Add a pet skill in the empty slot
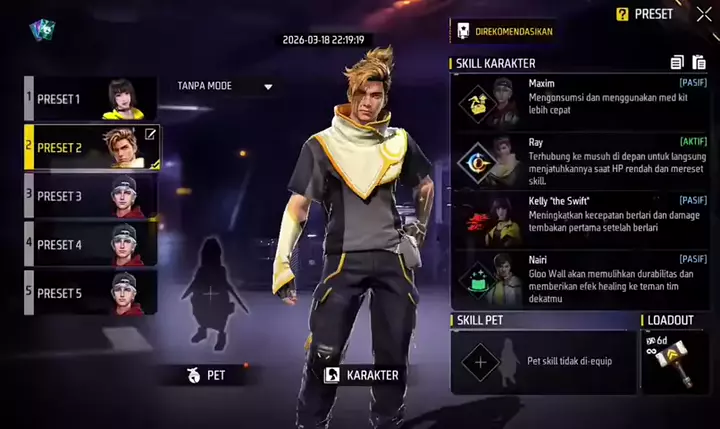The image size is (720, 429). (480, 361)
